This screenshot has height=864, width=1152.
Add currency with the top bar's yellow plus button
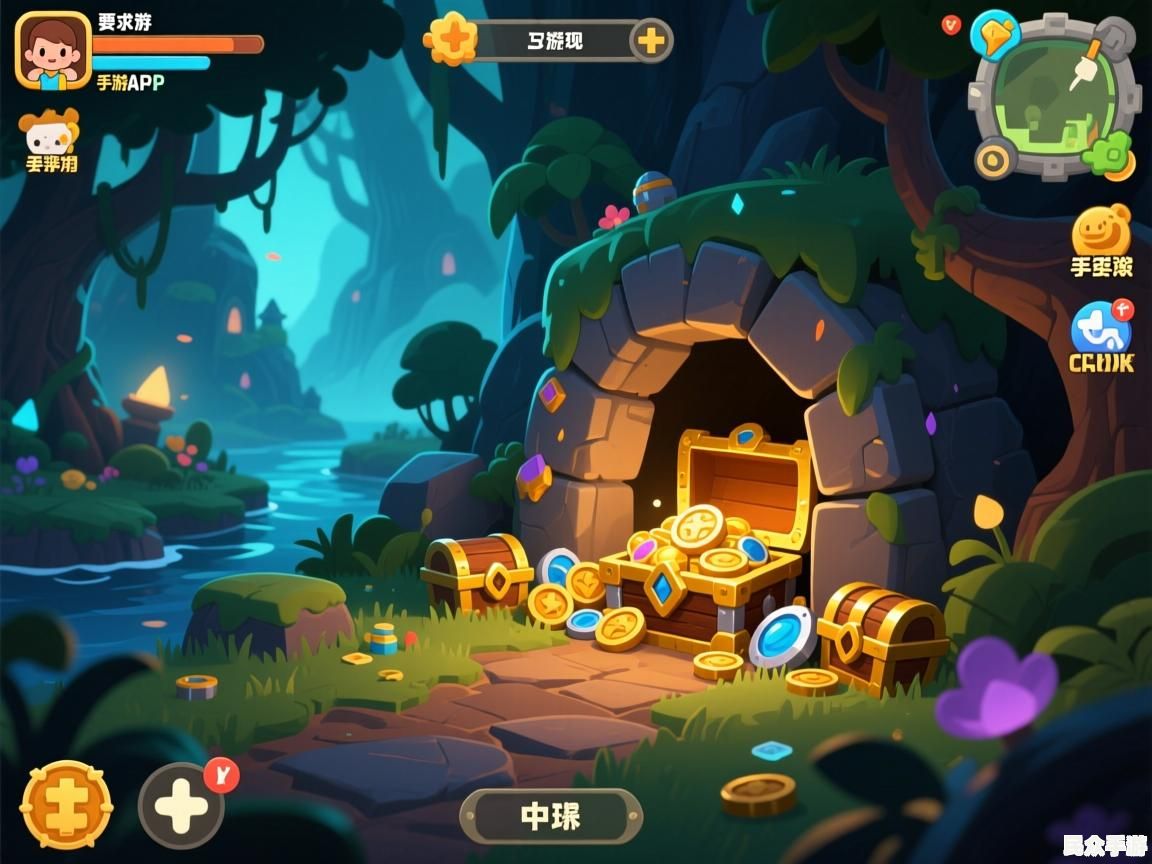tap(650, 41)
